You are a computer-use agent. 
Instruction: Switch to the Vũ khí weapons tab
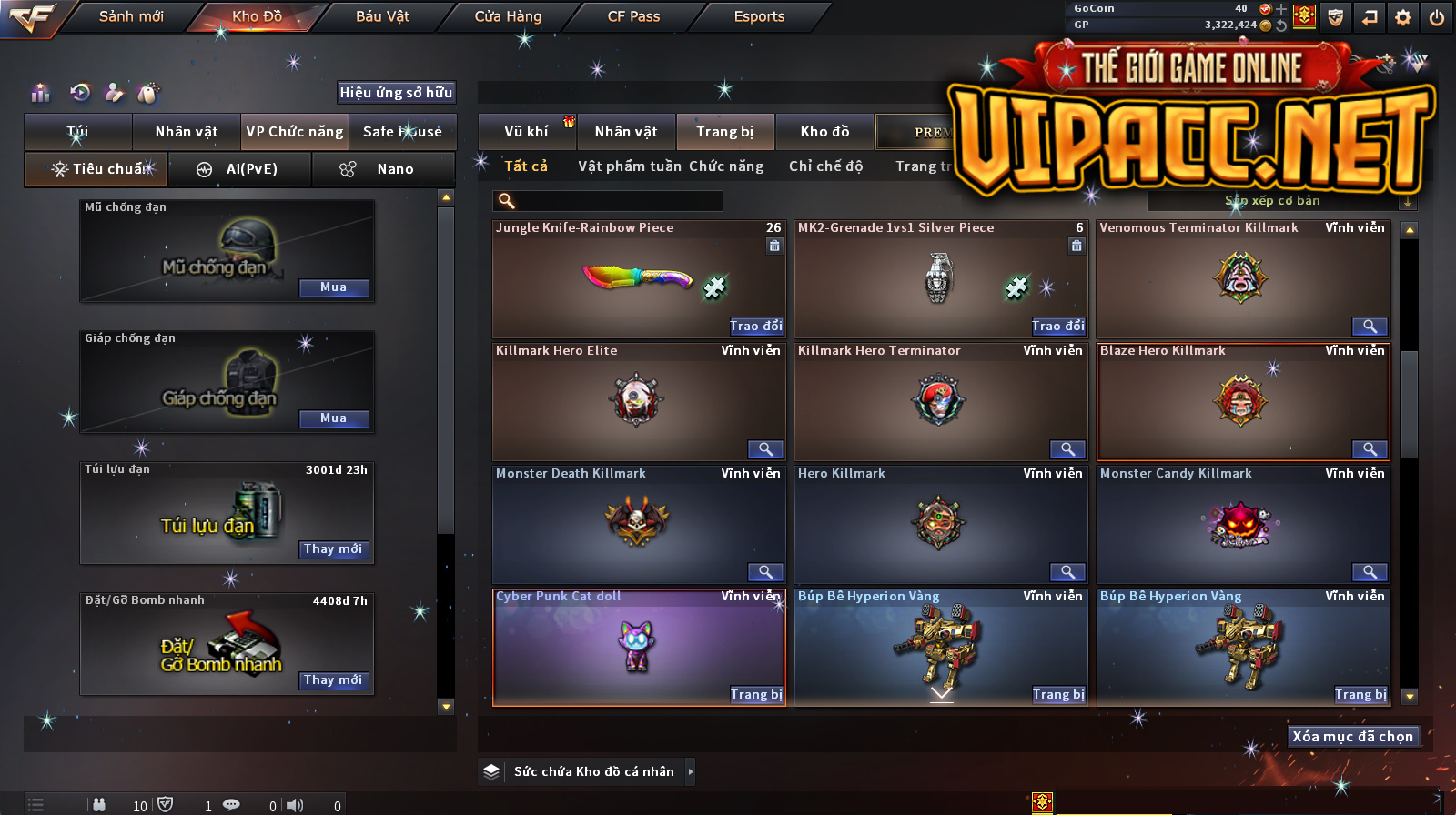(x=526, y=132)
